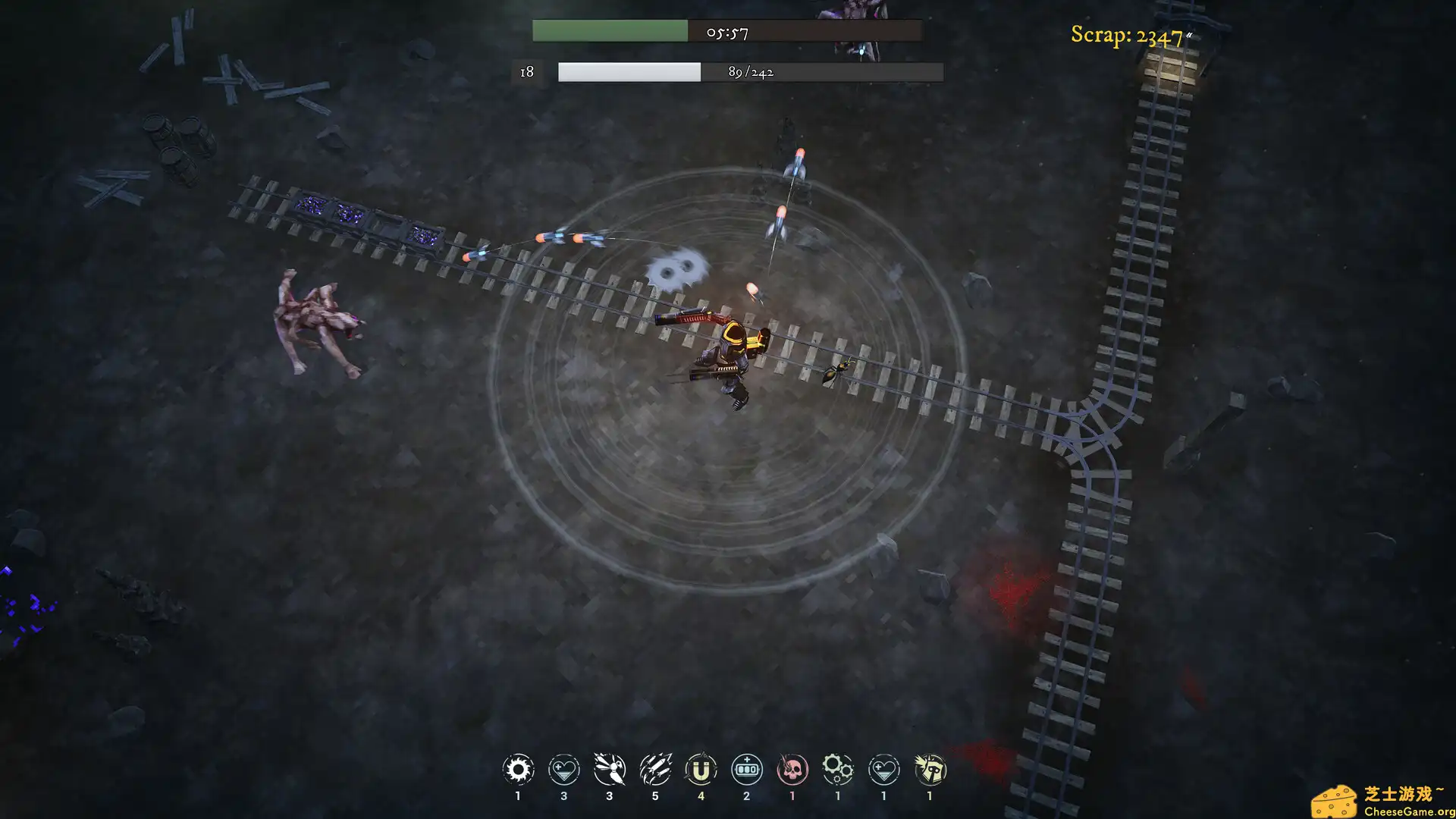1456x819 pixels.
Task: Select the wasp drone companion icon
Action: pos(609,769)
